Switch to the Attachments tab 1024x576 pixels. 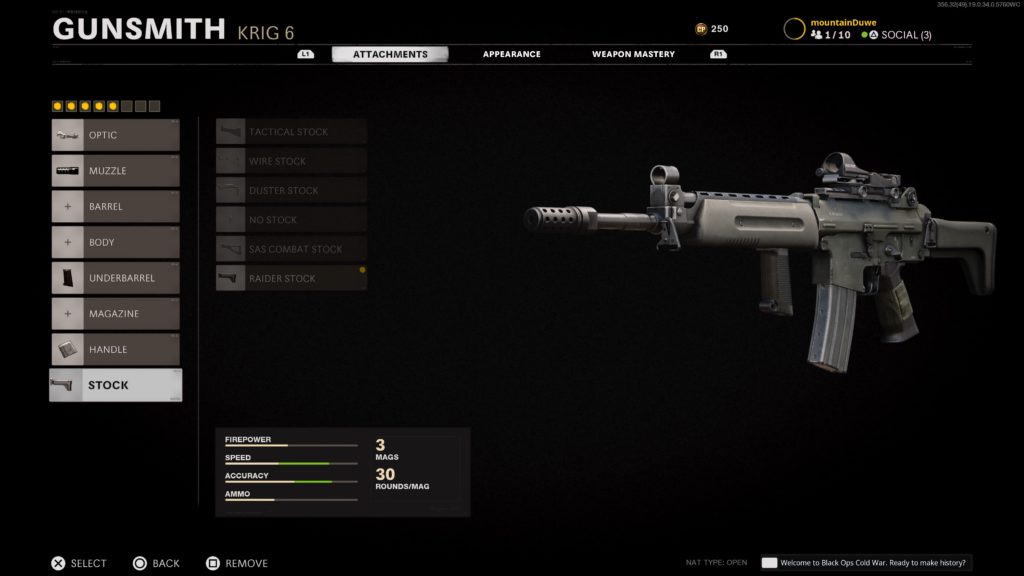[x=390, y=54]
